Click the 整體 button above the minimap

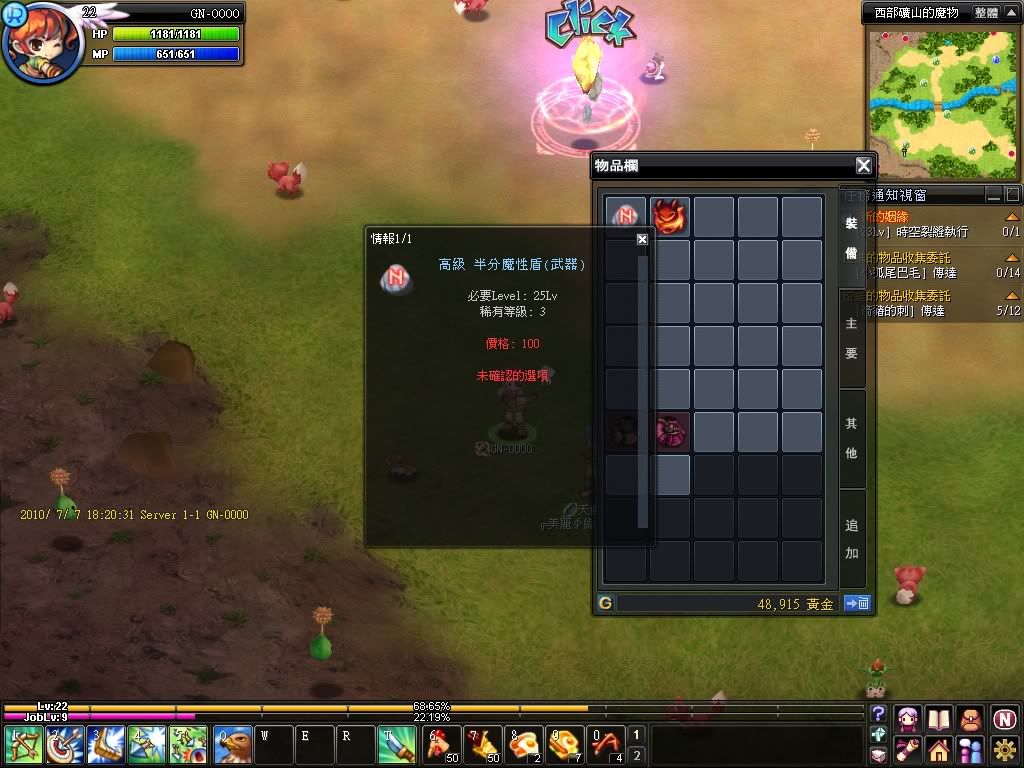click(x=986, y=13)
